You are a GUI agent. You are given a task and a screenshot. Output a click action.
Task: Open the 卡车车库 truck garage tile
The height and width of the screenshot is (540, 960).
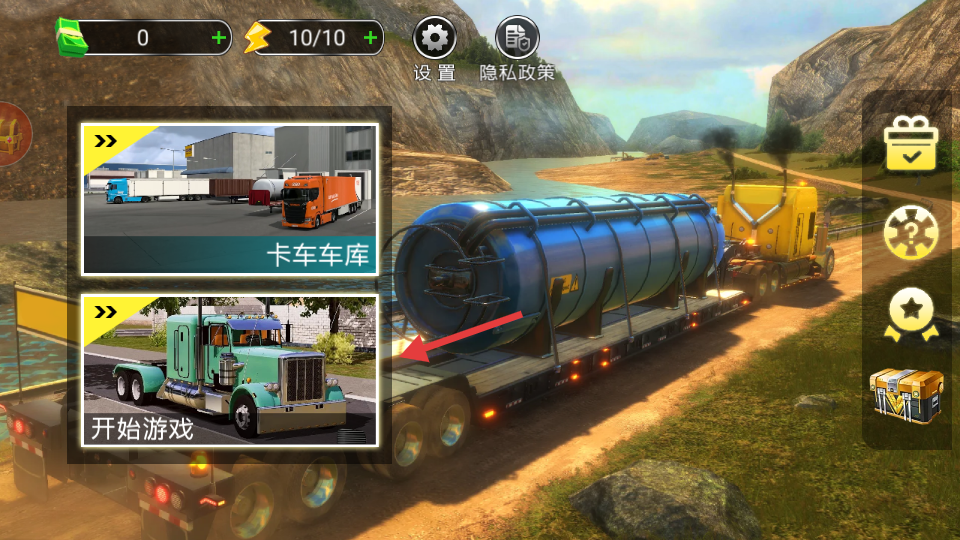click(229, 199)
